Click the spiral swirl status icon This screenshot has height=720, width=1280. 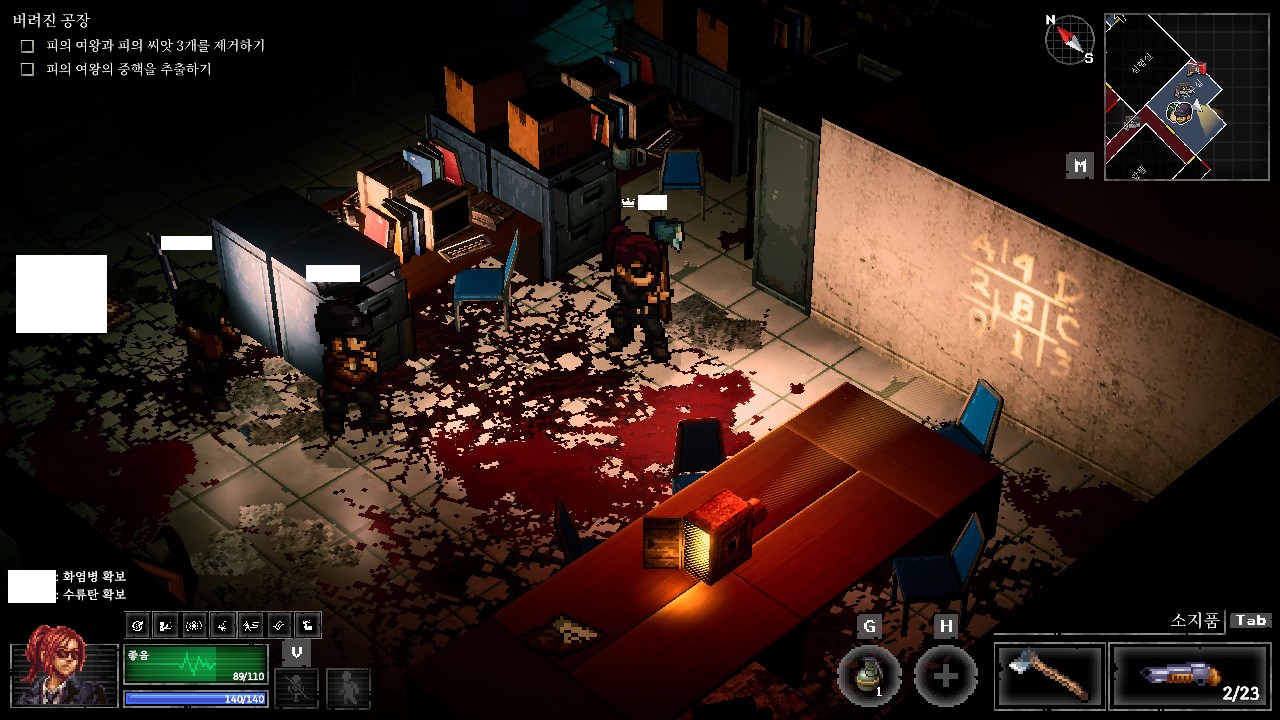pos(138,626)
